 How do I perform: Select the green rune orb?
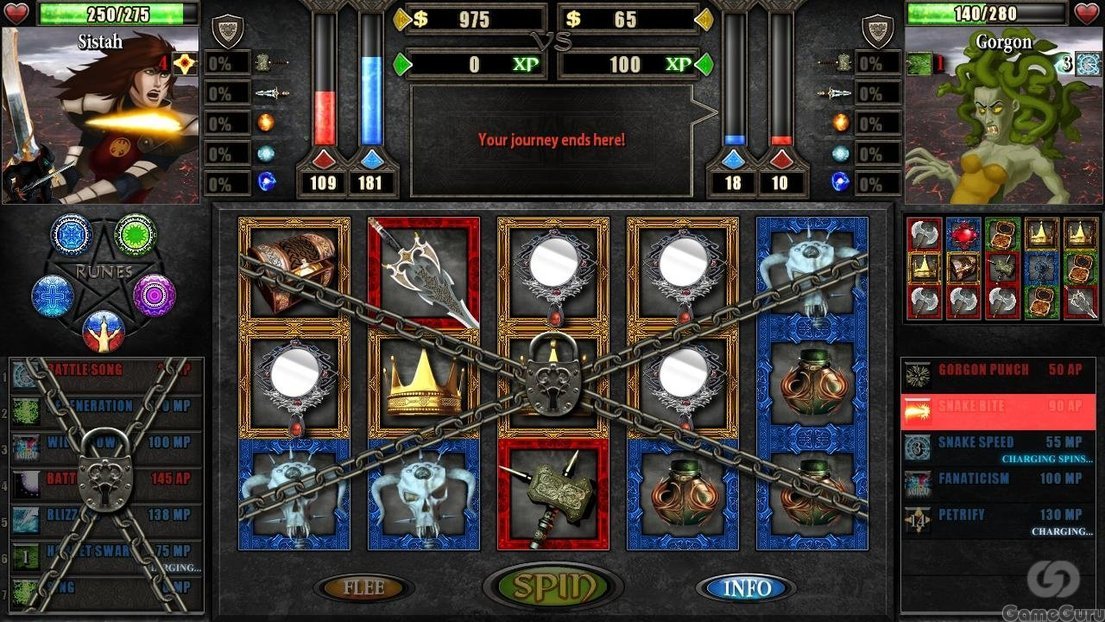point(134,234)
